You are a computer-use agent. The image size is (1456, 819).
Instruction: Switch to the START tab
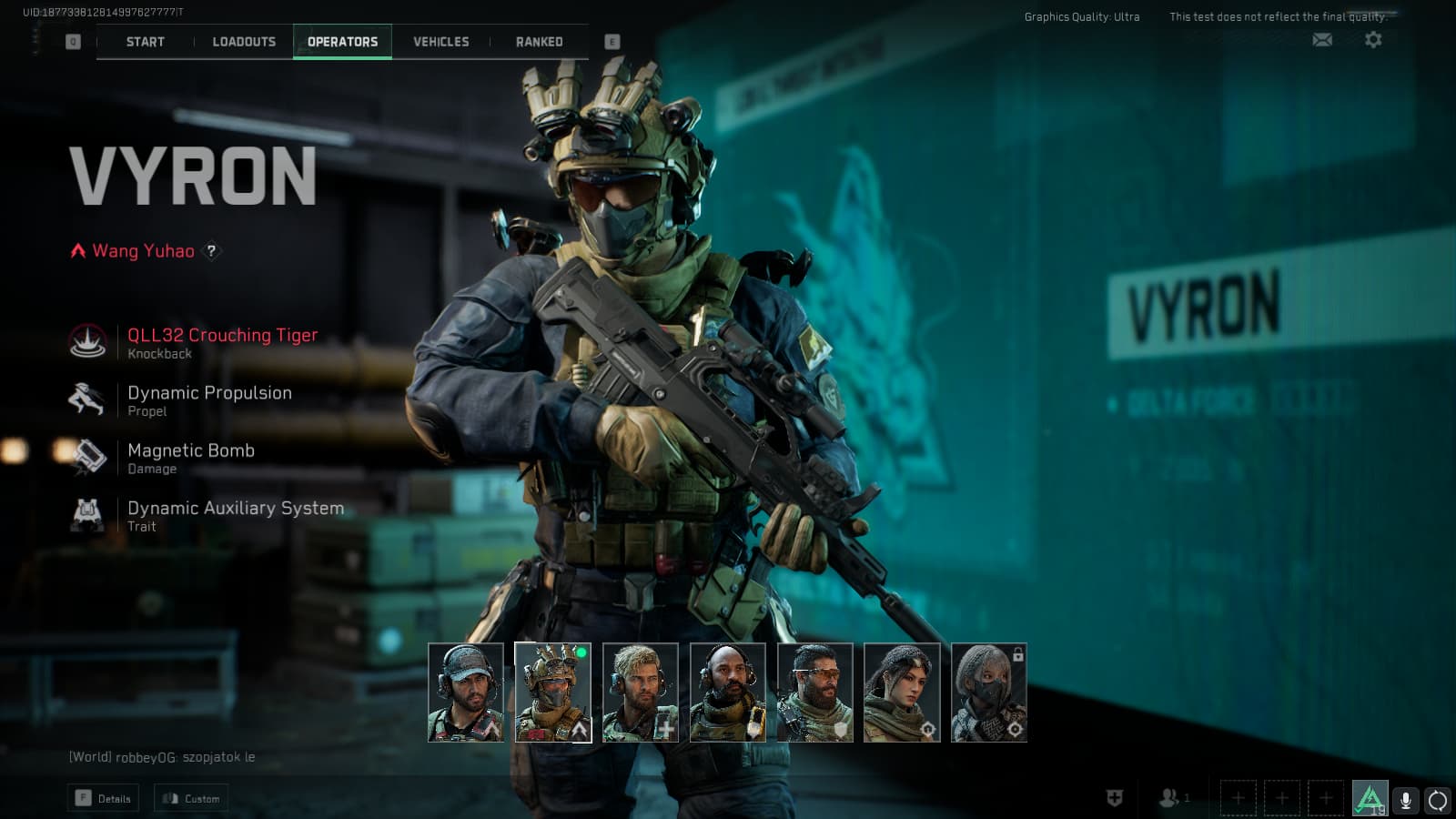tap(146, 42)
